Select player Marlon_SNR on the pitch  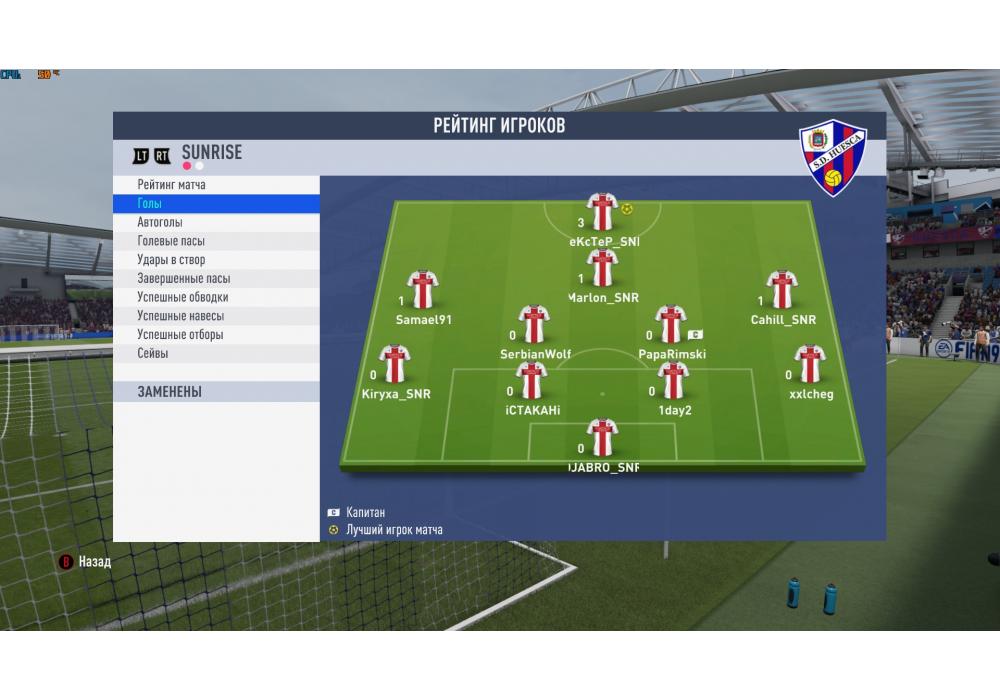pyautogui.click(x=602, y=268)
